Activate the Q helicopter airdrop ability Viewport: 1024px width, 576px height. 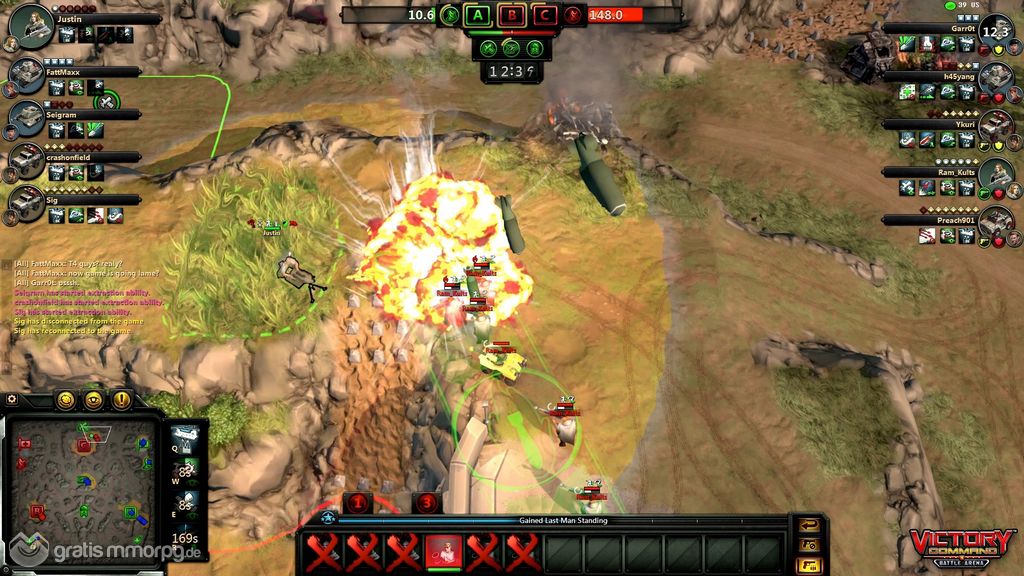[184, 437]
